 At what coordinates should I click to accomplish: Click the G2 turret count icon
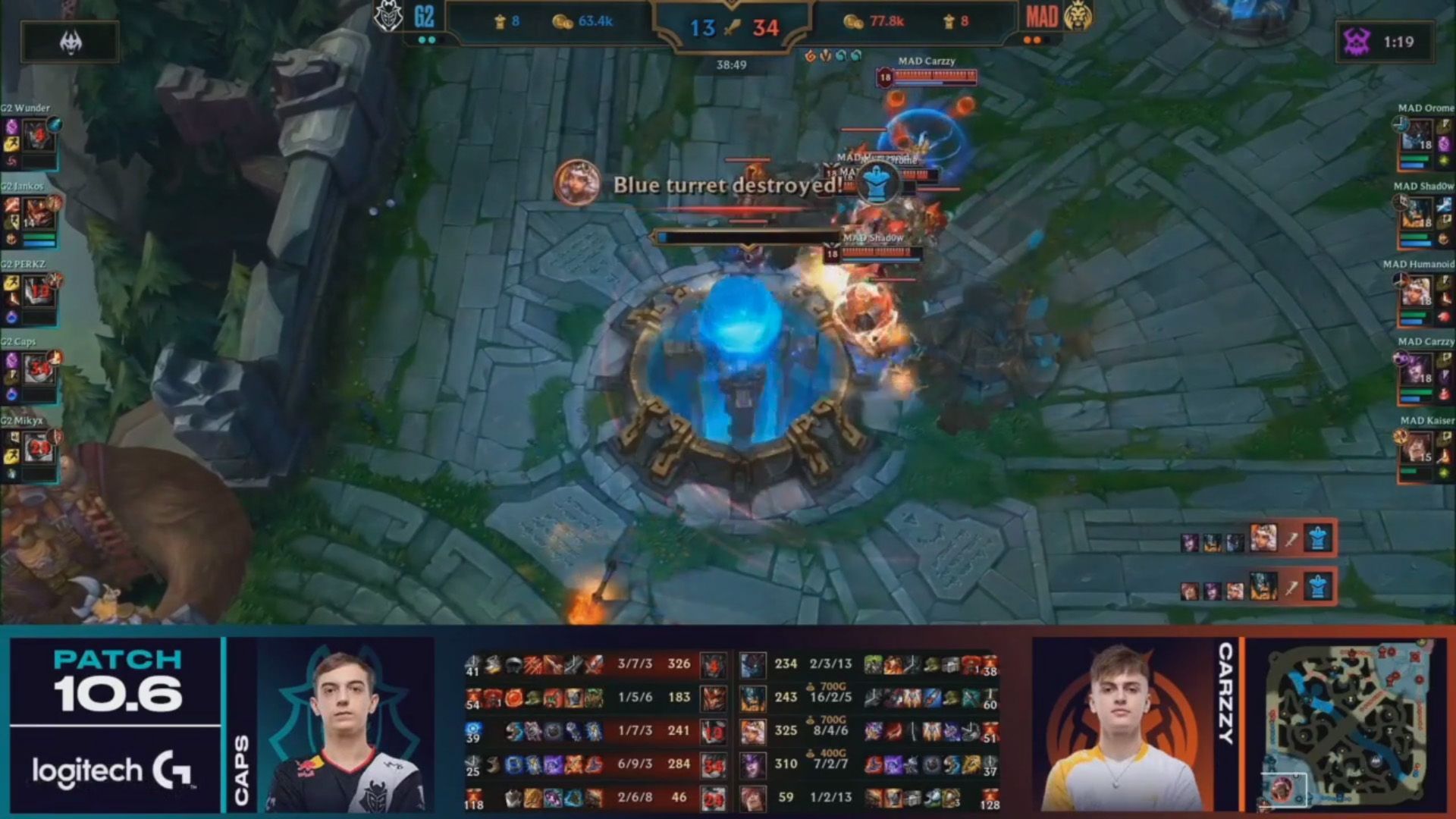coord(500,21)
